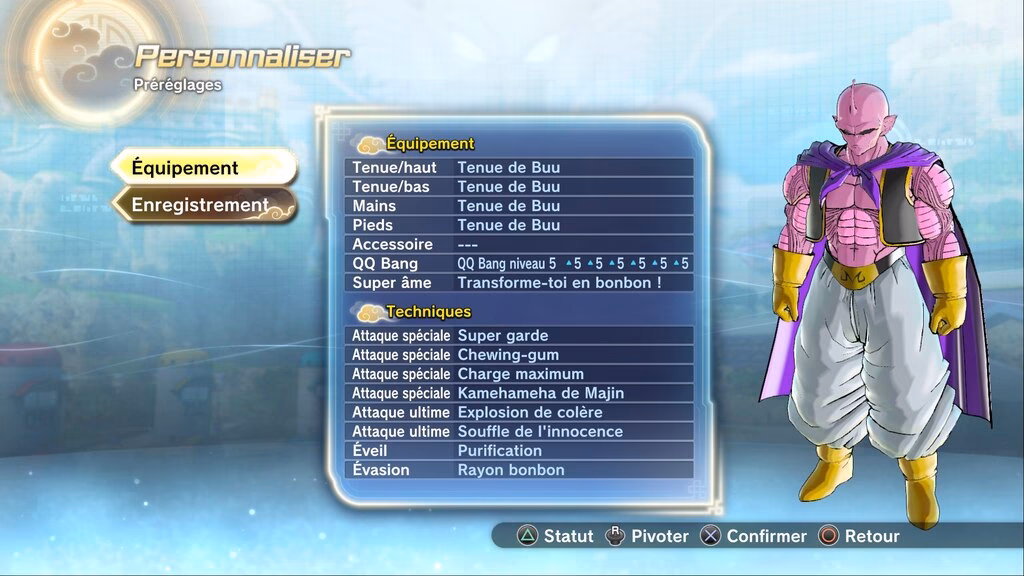This screenshot has height=576, width=1024.
Task: Choose the Super âme row
Action: click(519, 283)
